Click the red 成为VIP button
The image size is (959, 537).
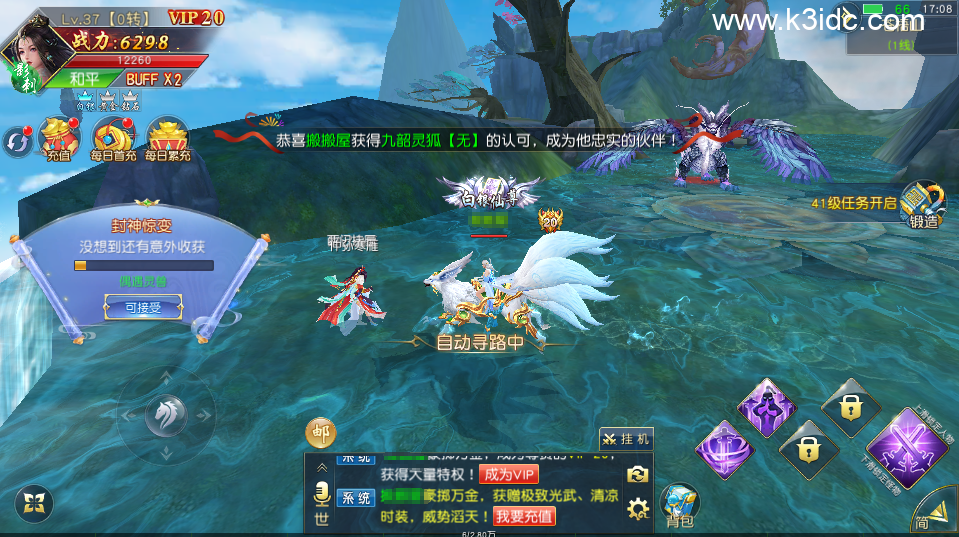click(509, 473)
